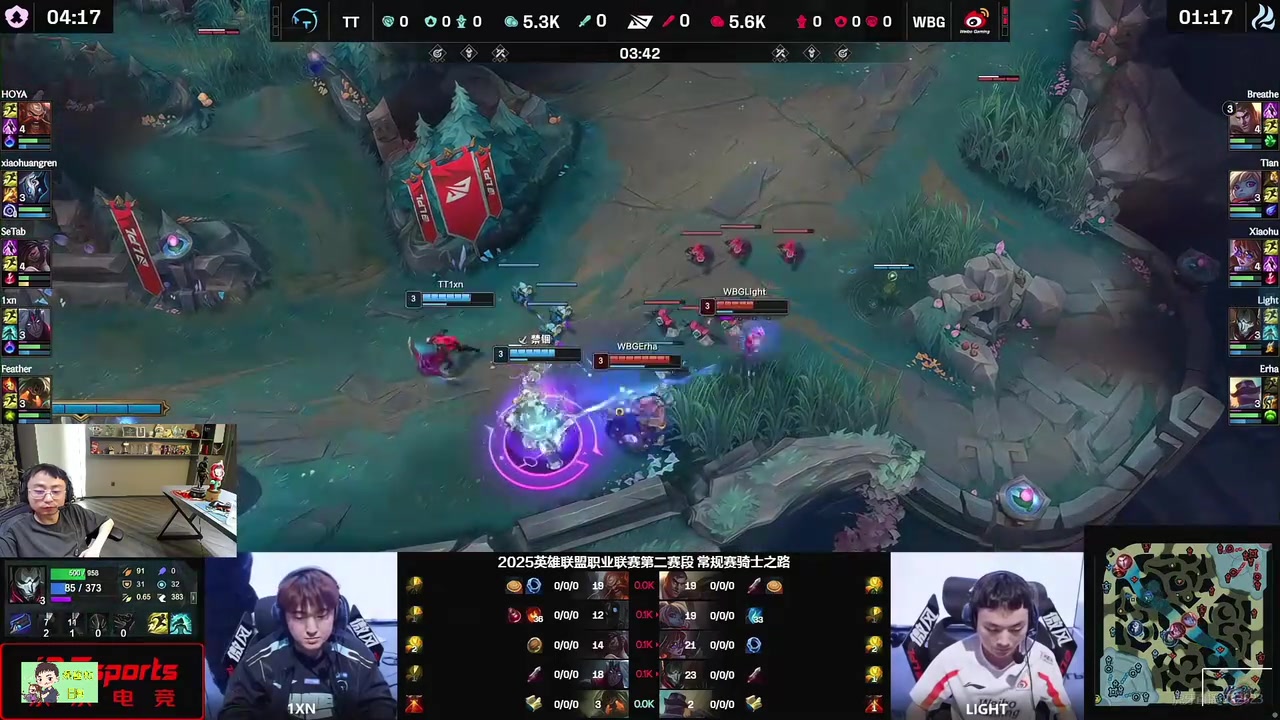1280x720 pixels.
Task: Select the TT team label in top scoreboard
Action: 351,21
